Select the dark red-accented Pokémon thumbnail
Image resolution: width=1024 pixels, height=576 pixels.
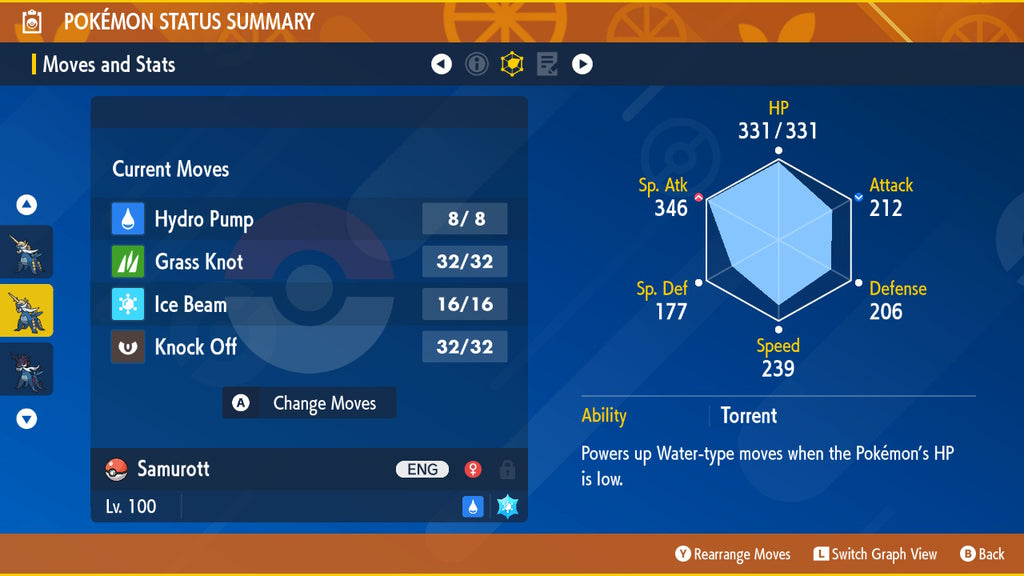tap(27, 369)
